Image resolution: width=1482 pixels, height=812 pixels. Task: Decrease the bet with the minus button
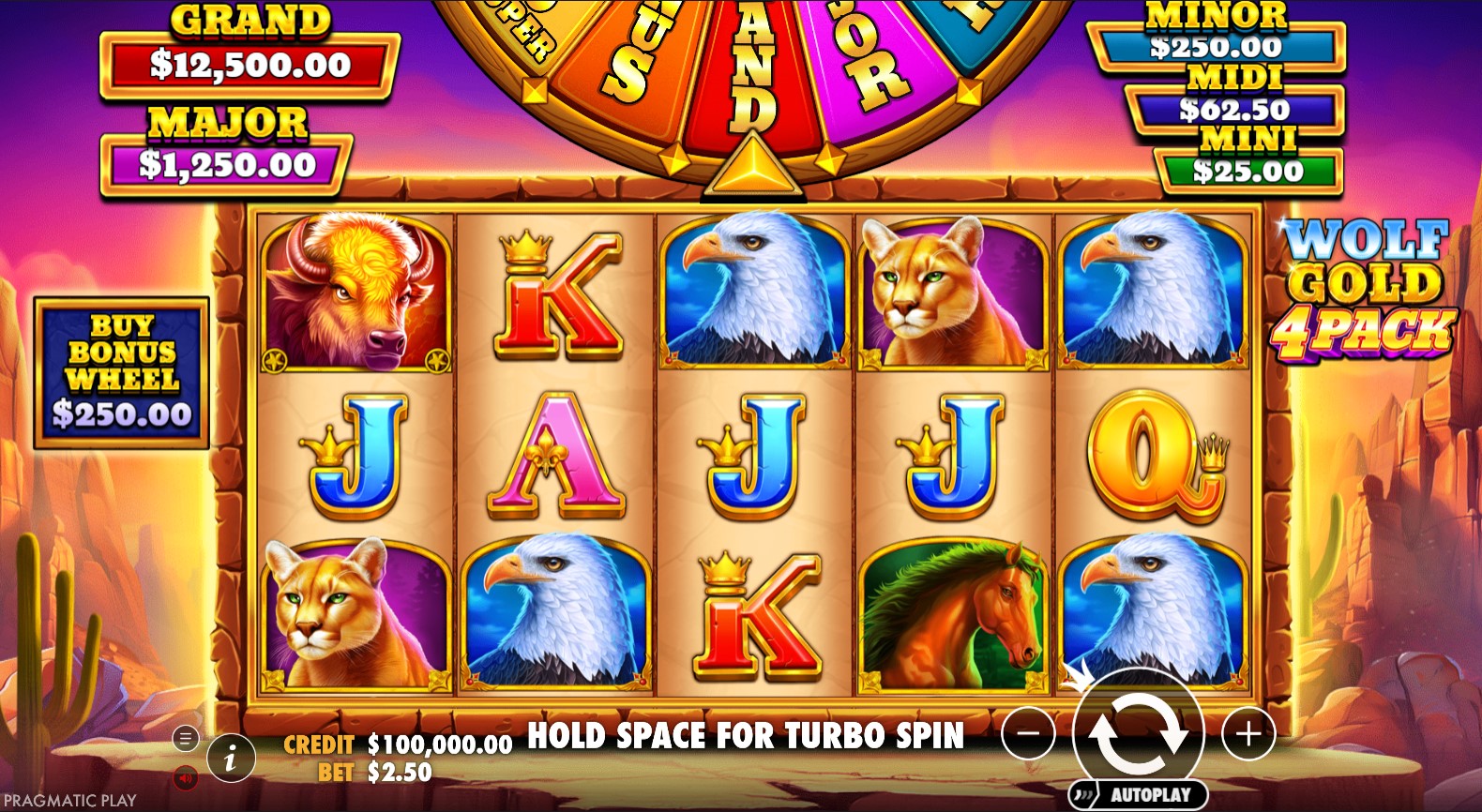point(1028,733)
